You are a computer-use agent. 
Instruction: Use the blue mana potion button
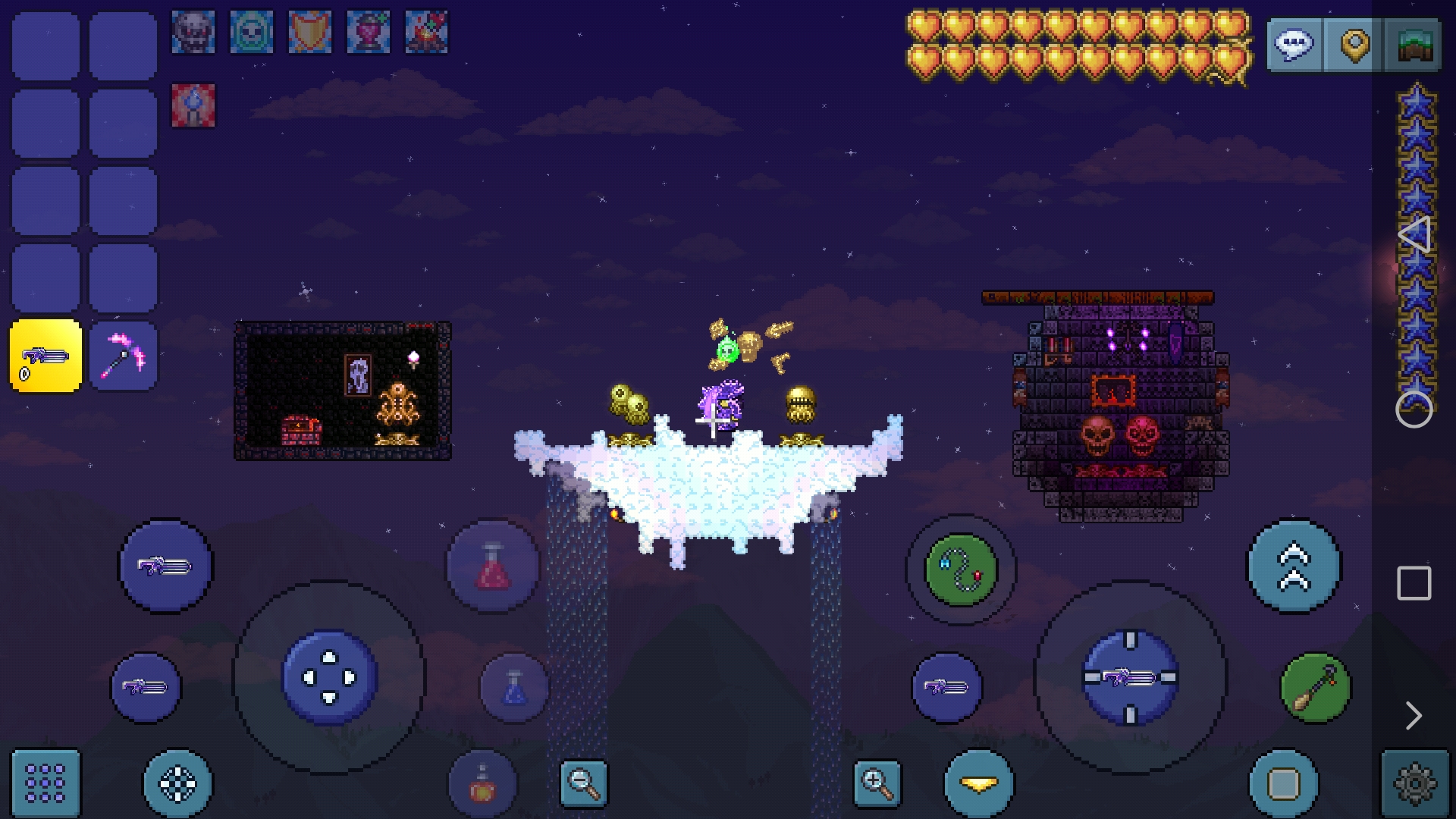coord(514,688)
